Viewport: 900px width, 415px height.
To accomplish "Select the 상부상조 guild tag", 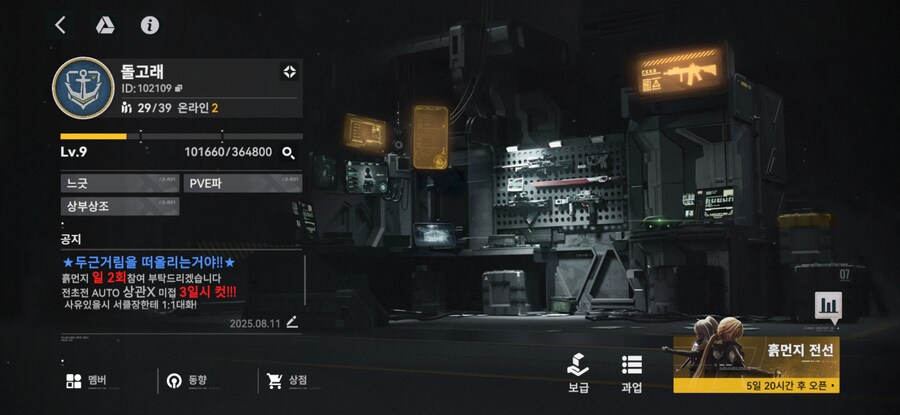I will click(x=118, y=206).
